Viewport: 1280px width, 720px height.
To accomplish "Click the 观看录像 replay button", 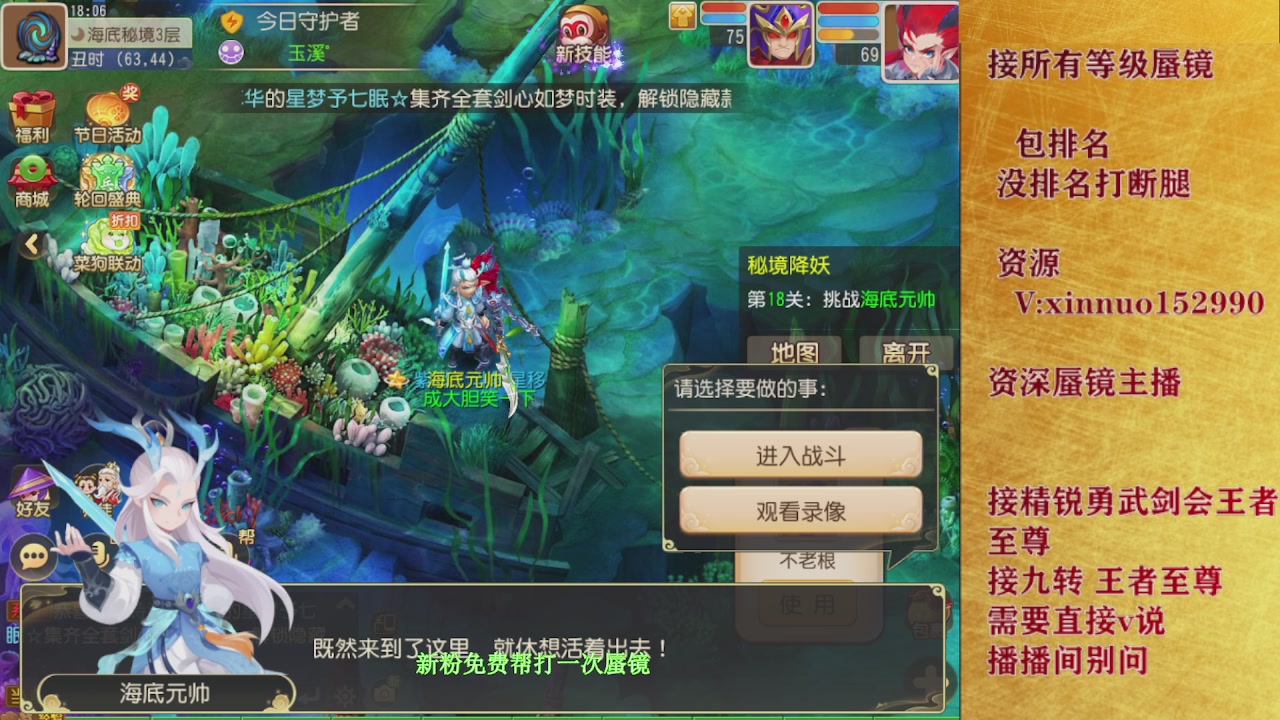I will [x=799, y=511].
